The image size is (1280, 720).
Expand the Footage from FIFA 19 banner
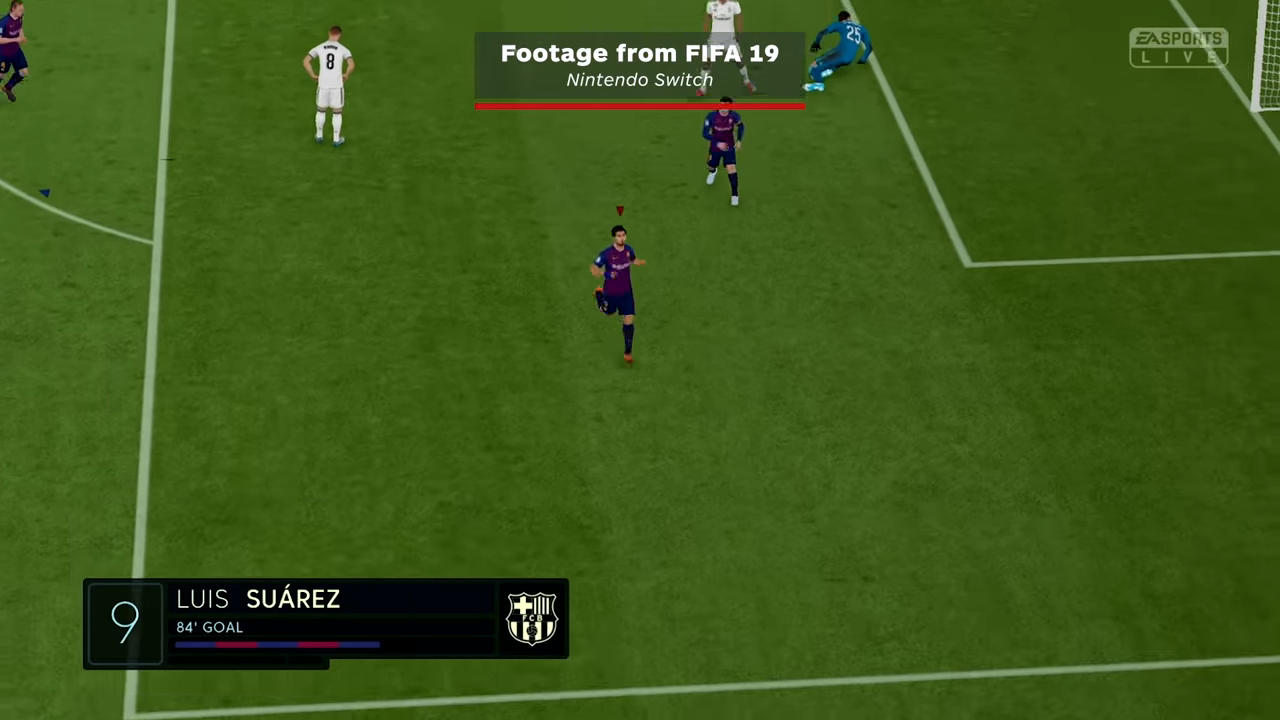[640, 65]
